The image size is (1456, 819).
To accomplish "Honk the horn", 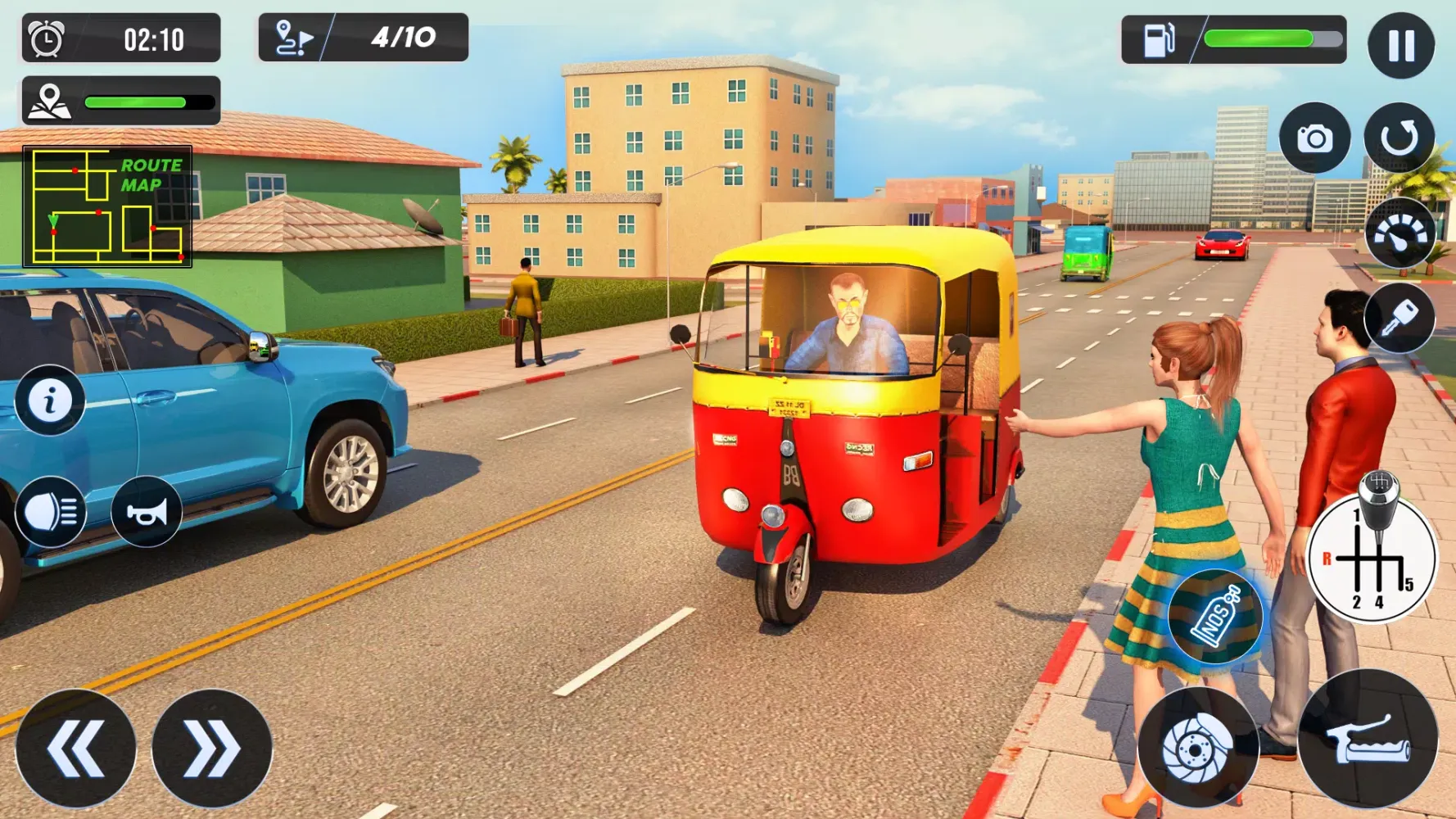I will coord(147,512).
